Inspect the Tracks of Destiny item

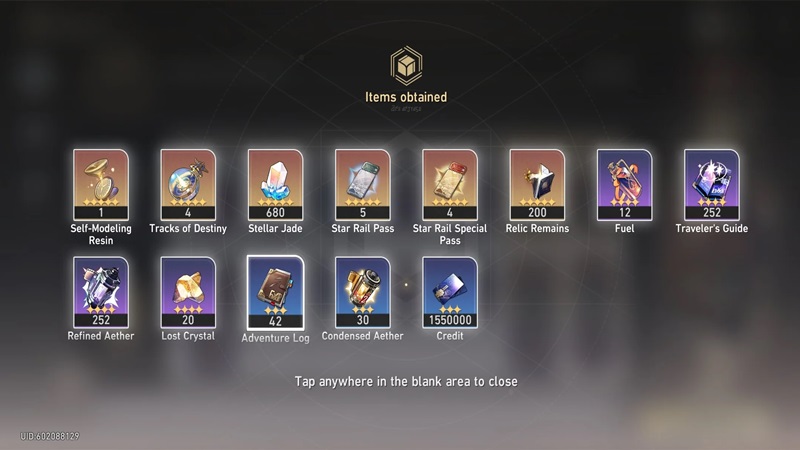tap(188, 184)
